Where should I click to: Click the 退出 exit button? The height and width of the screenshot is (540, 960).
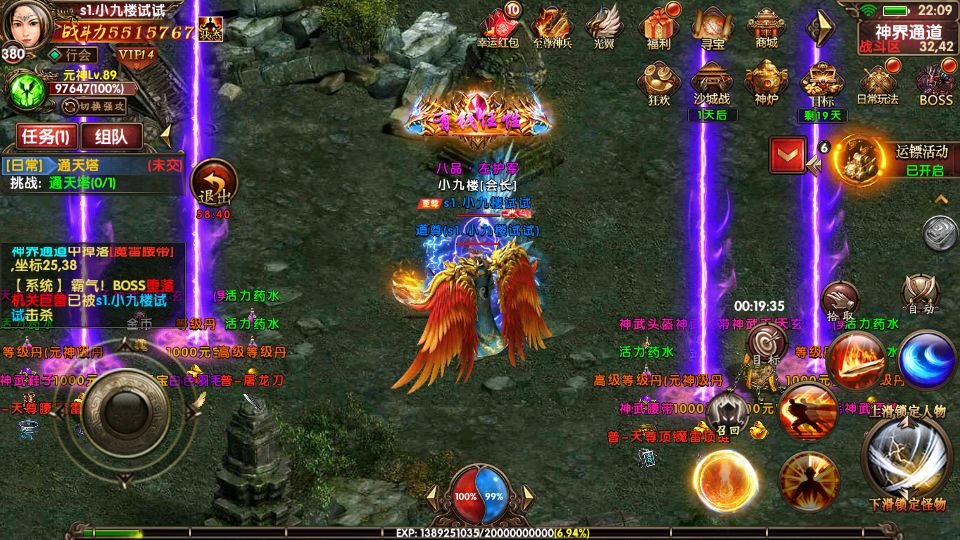coord(213,185)
